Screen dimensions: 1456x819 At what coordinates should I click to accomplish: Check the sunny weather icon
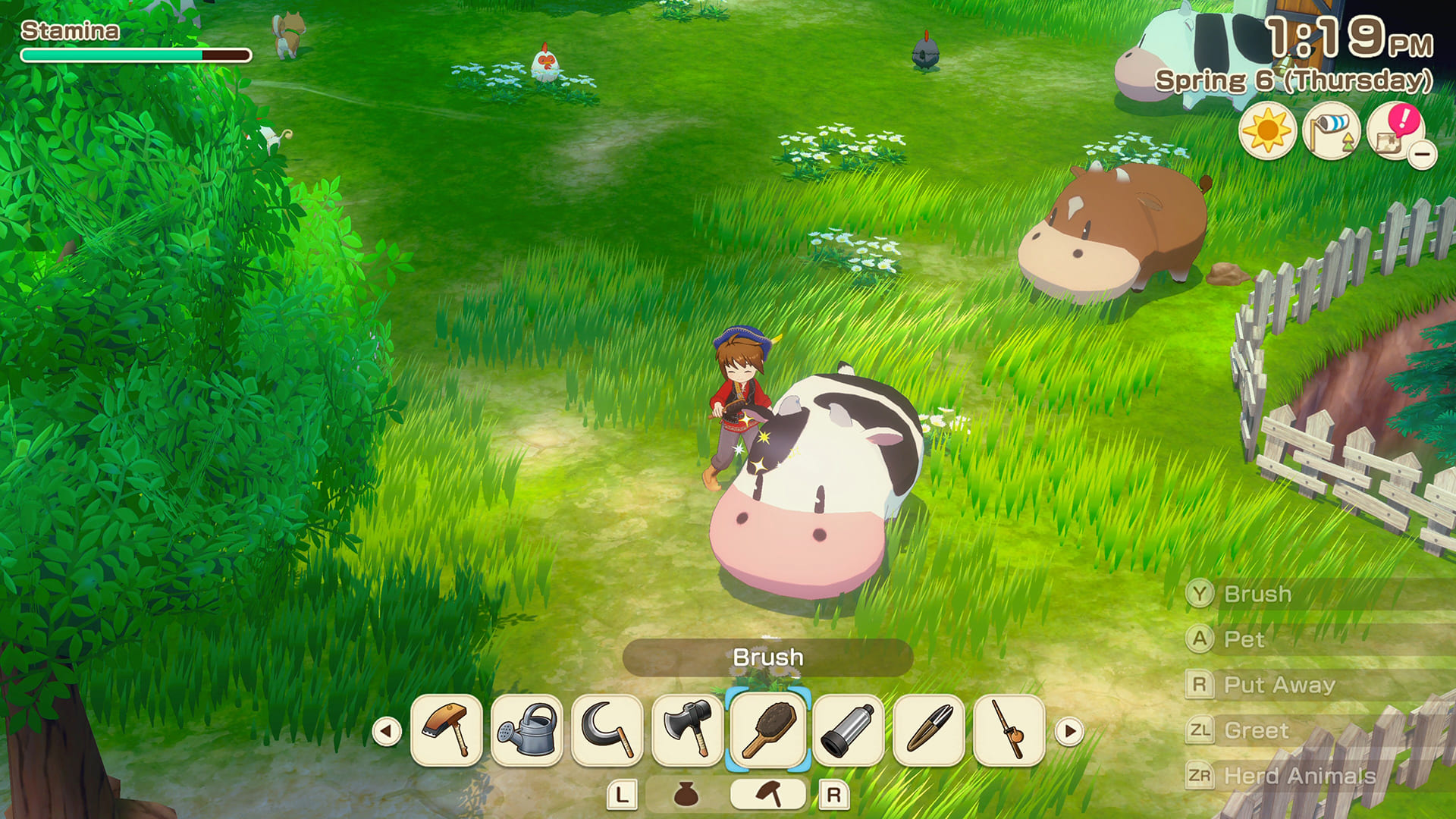(1267, 130)
